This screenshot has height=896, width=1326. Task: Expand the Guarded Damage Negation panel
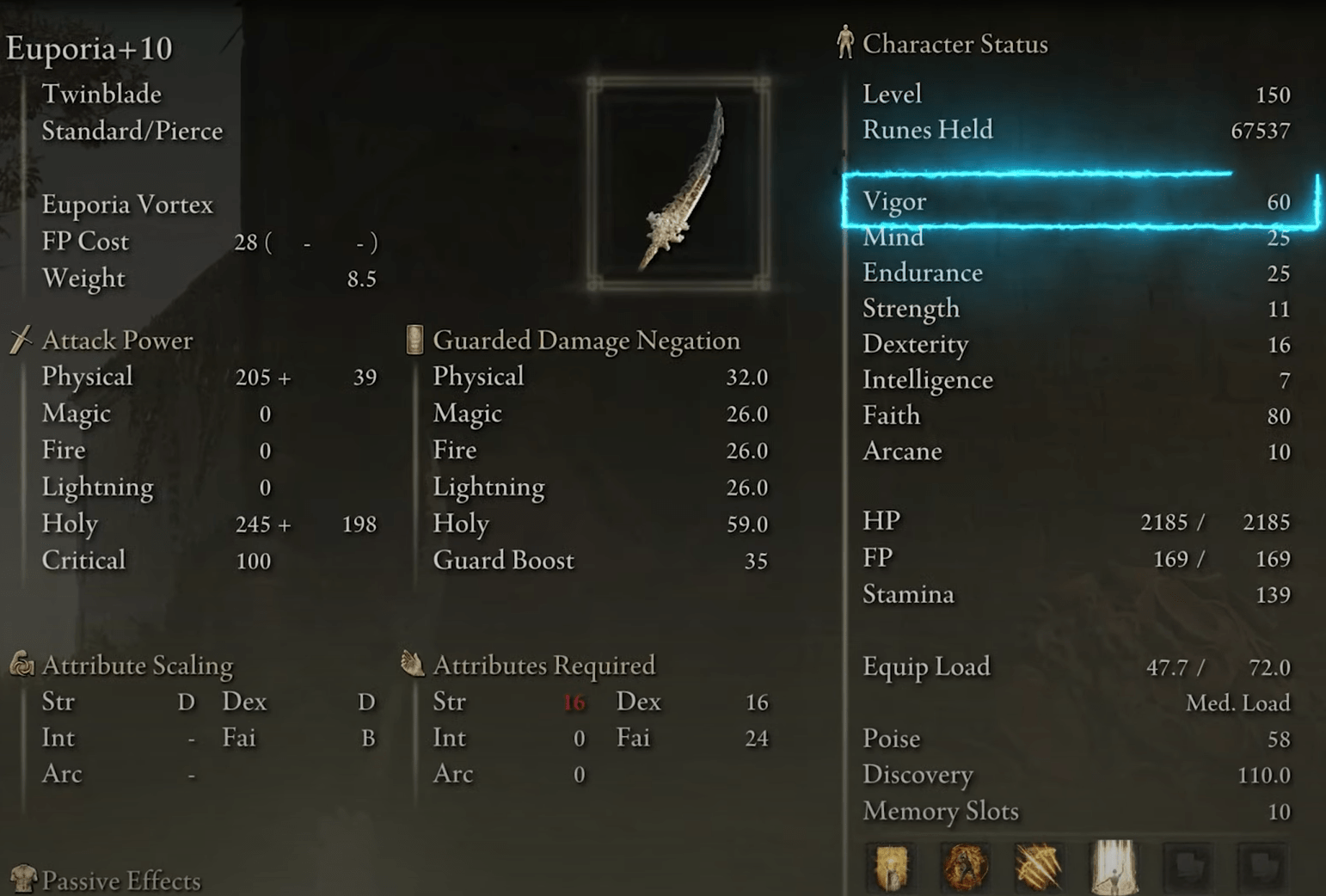(x=587, y=339)
